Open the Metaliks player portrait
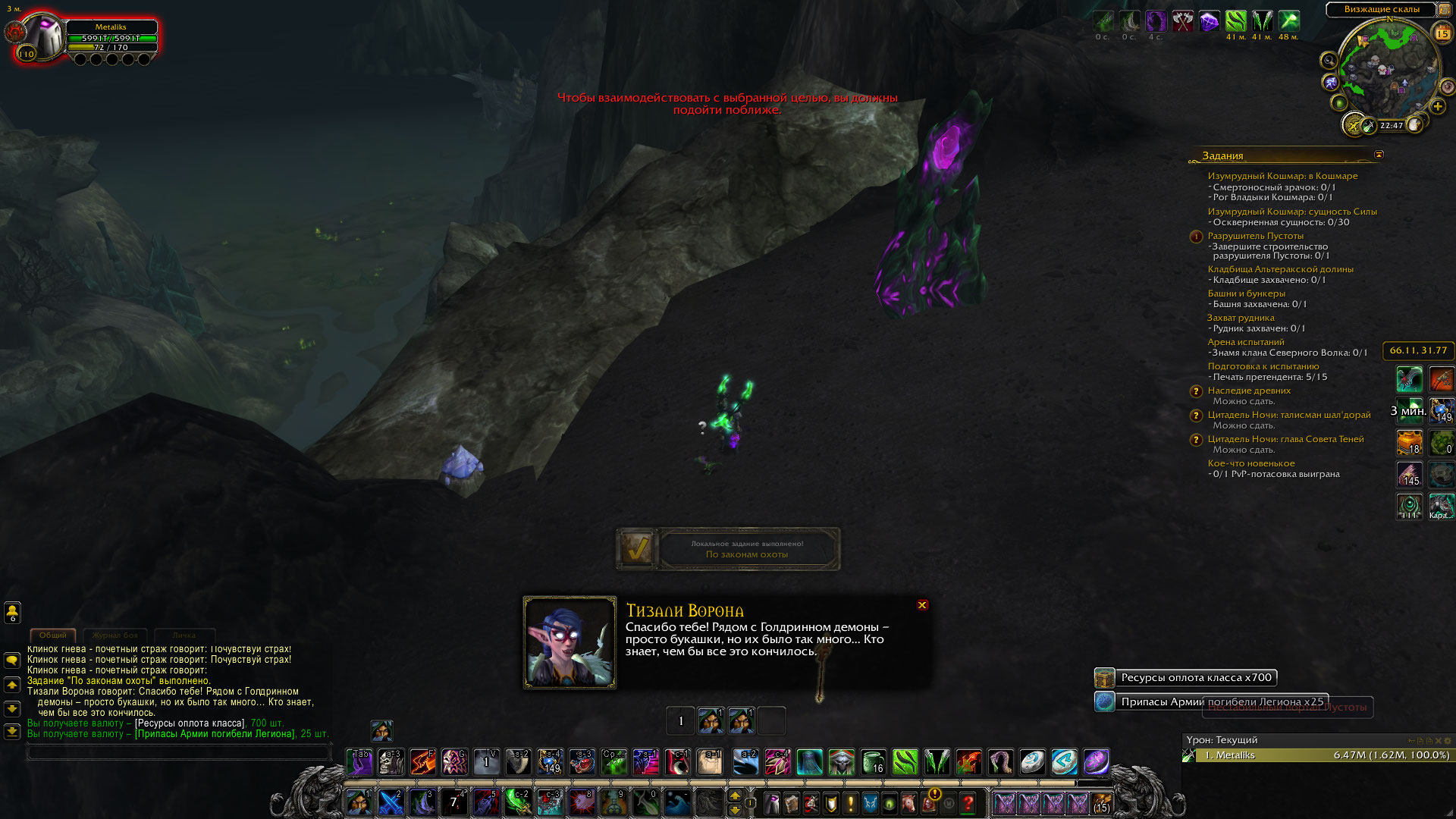This screenshot has height=819, width=1456. click(44, 36)
